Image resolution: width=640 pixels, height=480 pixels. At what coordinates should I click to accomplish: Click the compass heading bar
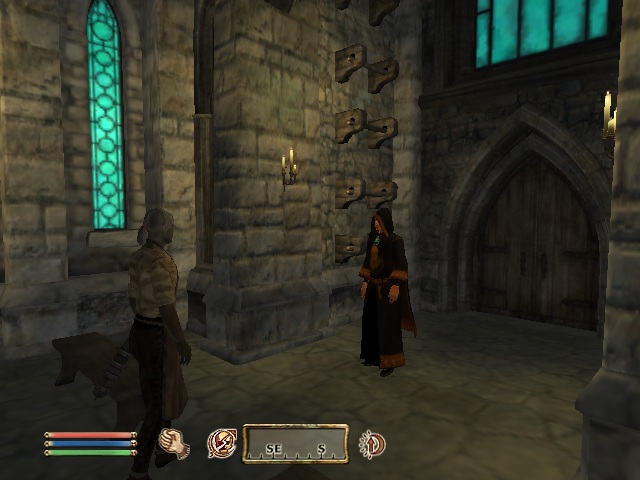pos(295,444)
